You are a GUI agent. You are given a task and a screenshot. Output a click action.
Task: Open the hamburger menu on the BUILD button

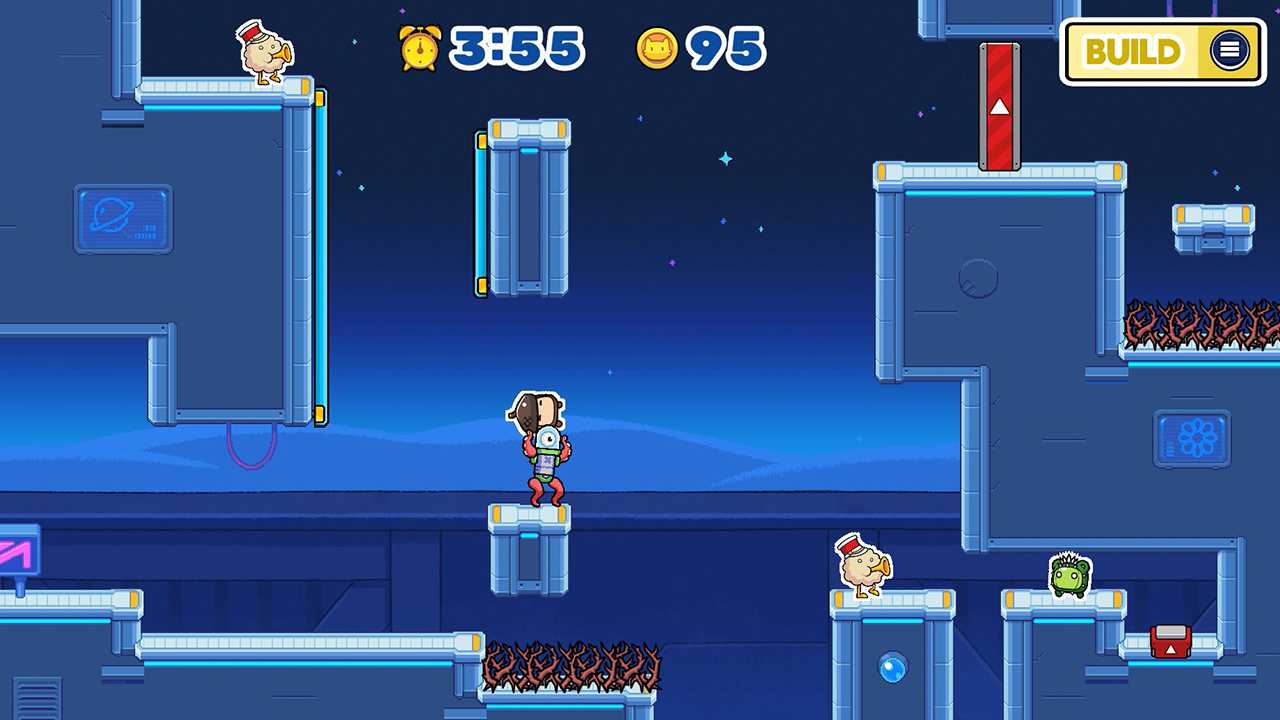[1228, 51]
